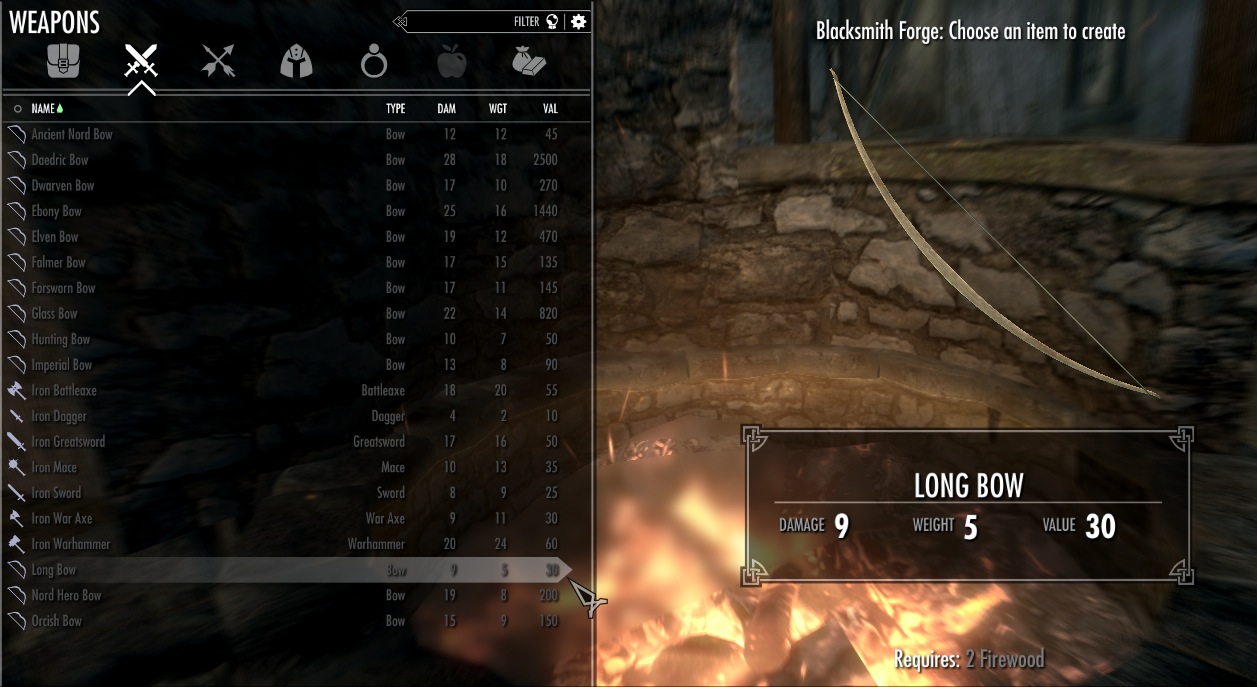This screenshot has height=687, width=1257.
Task: Click the Nord Hero Bow entry
Action: [66, 595]
